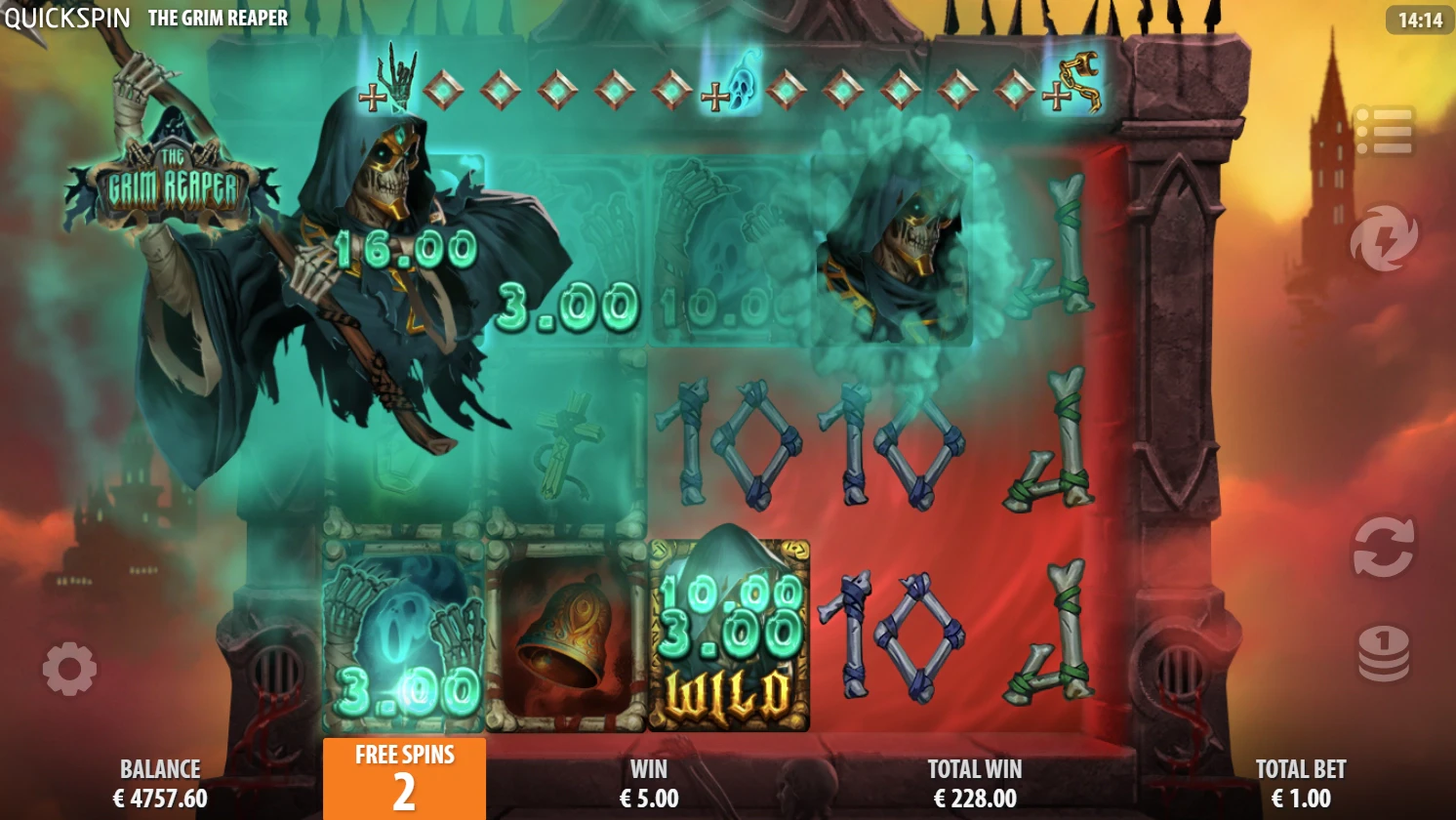
Task: Click The Grim Reaper title text
Action: [x=217, y=16]
